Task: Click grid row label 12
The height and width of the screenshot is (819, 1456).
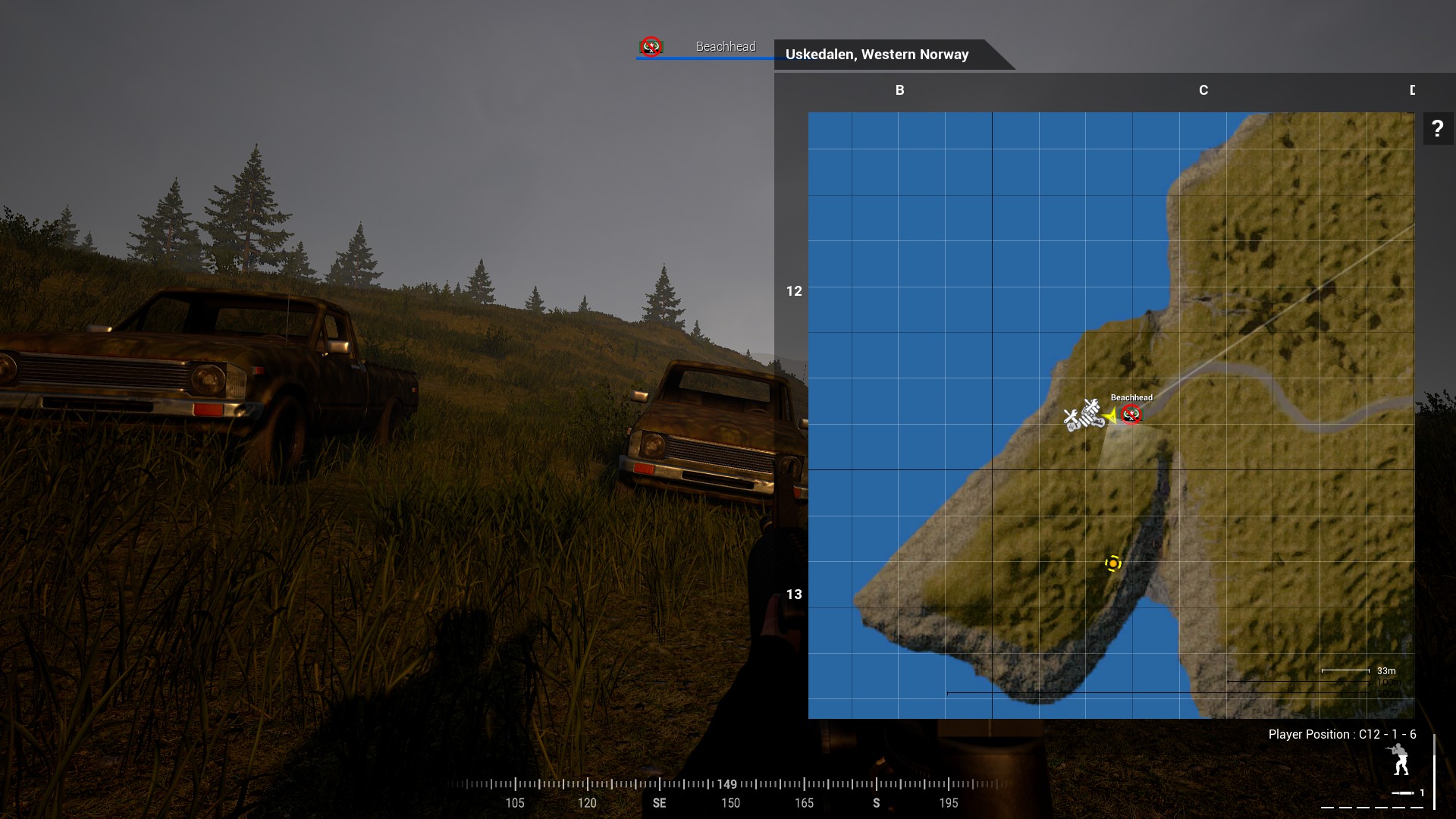Action: pyautogui.click(x=795, y=290)
